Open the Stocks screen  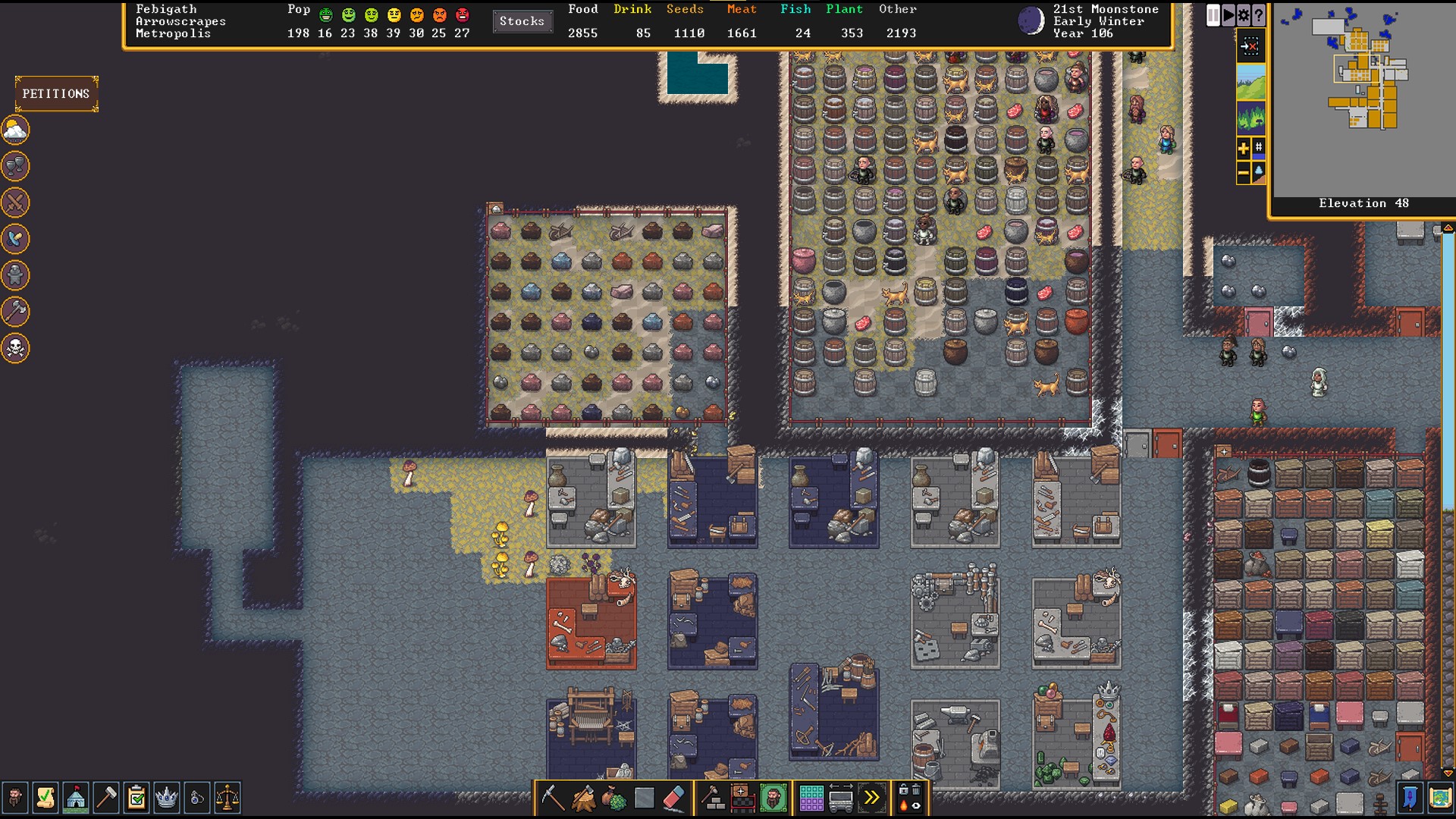[522, 21]
